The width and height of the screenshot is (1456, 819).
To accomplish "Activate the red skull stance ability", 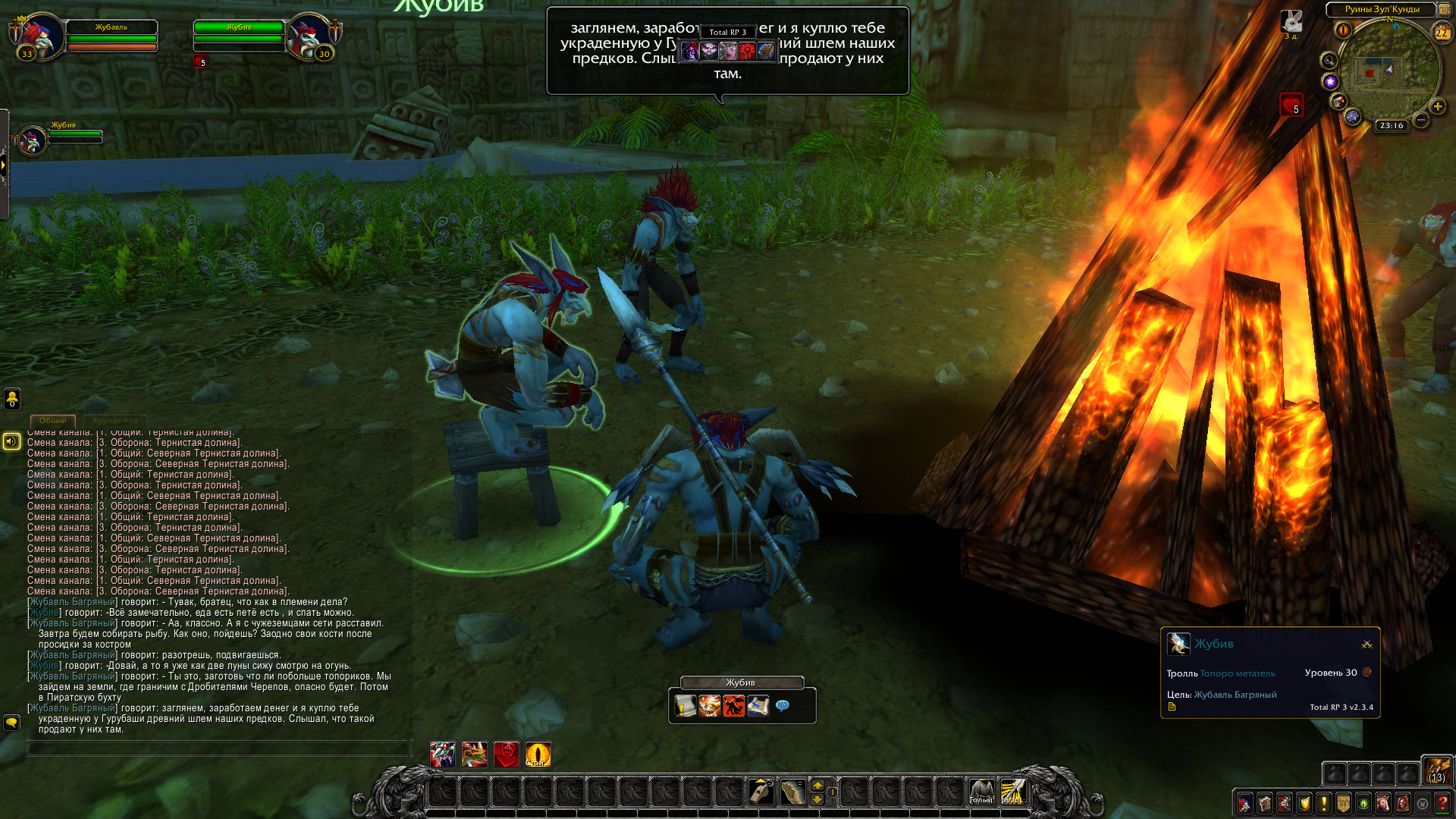I will tap(506, 754).
